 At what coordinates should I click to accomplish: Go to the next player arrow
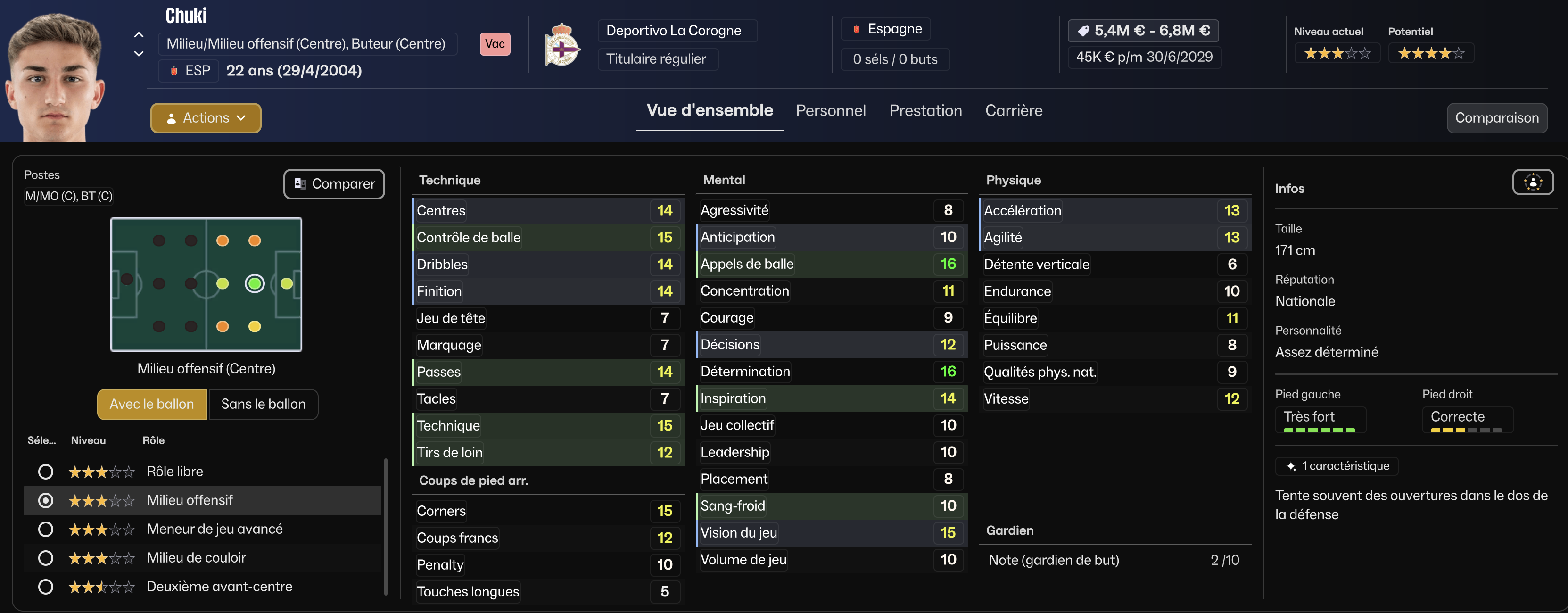coord(139,54)
